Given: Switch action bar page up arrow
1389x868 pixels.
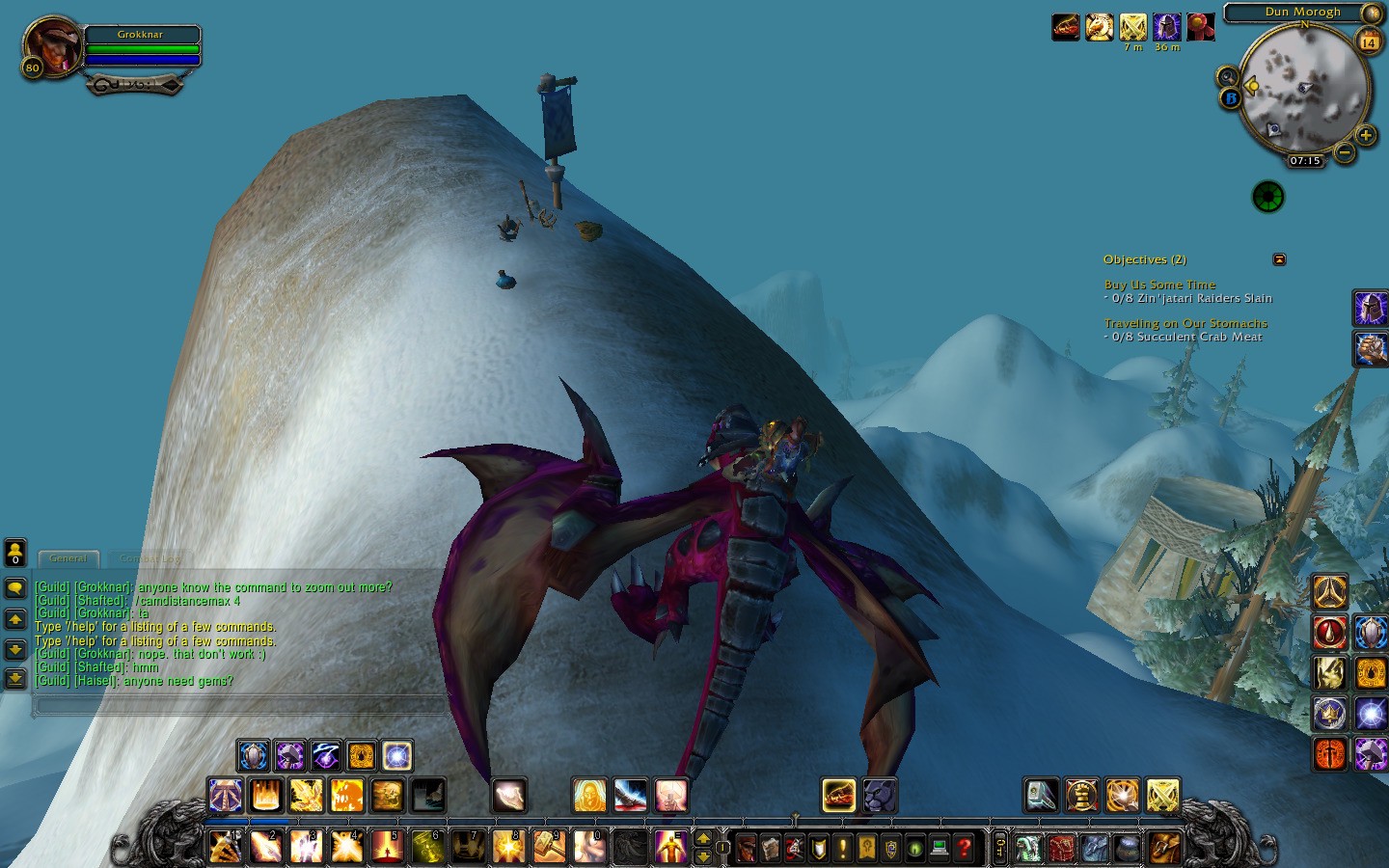Looking at the screenshot, I should click(703, 839).
